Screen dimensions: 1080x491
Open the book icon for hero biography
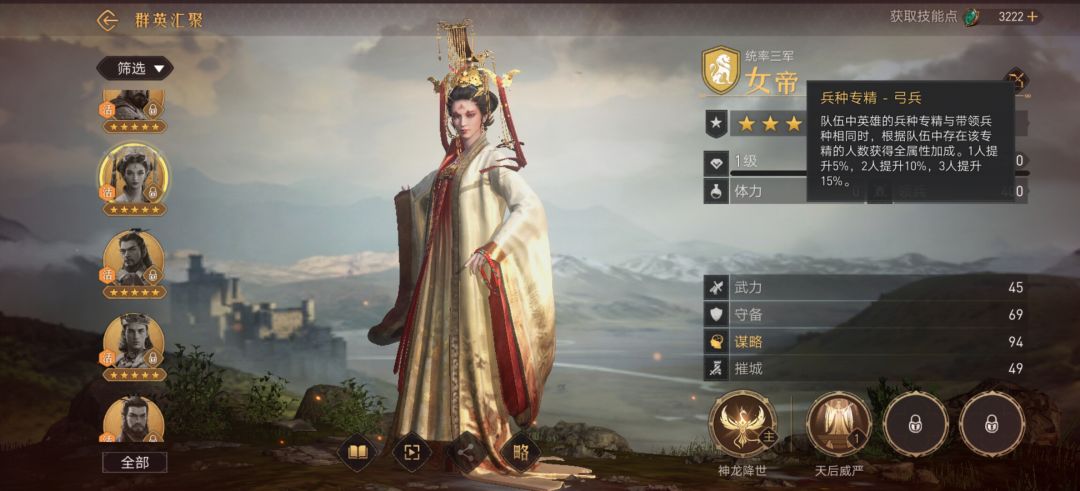pyautogui.click(x=358, y=453)
